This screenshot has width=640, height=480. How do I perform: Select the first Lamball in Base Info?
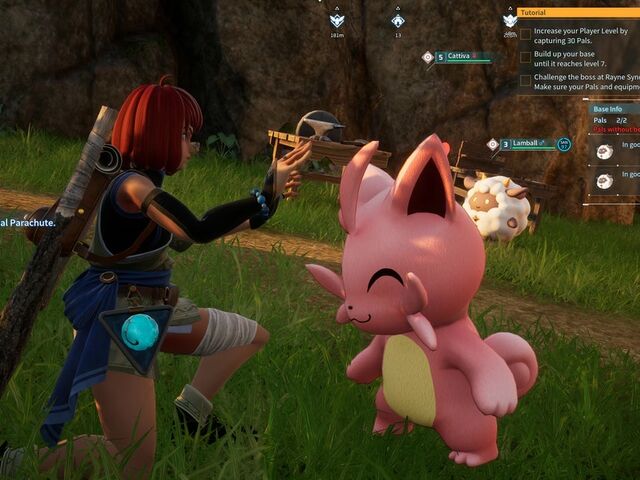tap(605, 151)
